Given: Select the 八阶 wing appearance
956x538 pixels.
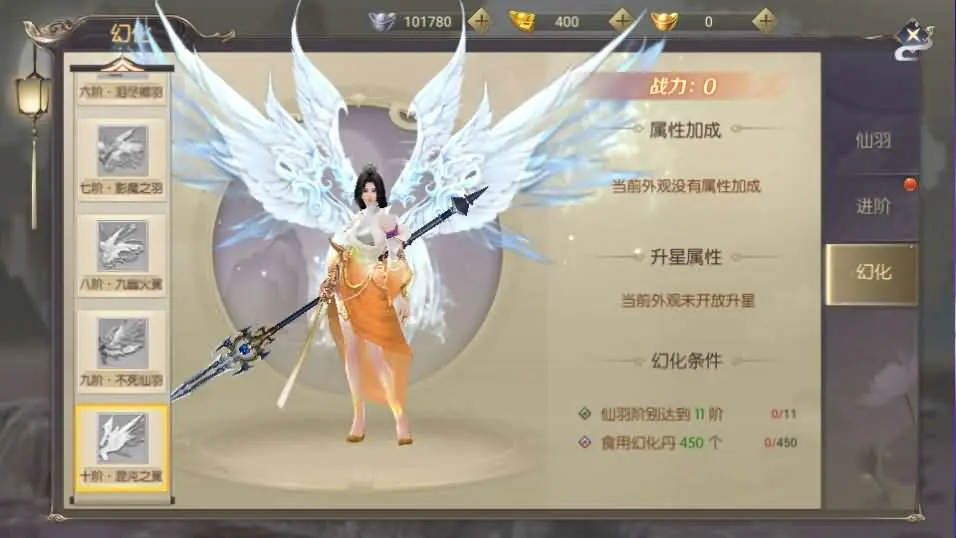Looking at the screenshot, I should 122,253.
